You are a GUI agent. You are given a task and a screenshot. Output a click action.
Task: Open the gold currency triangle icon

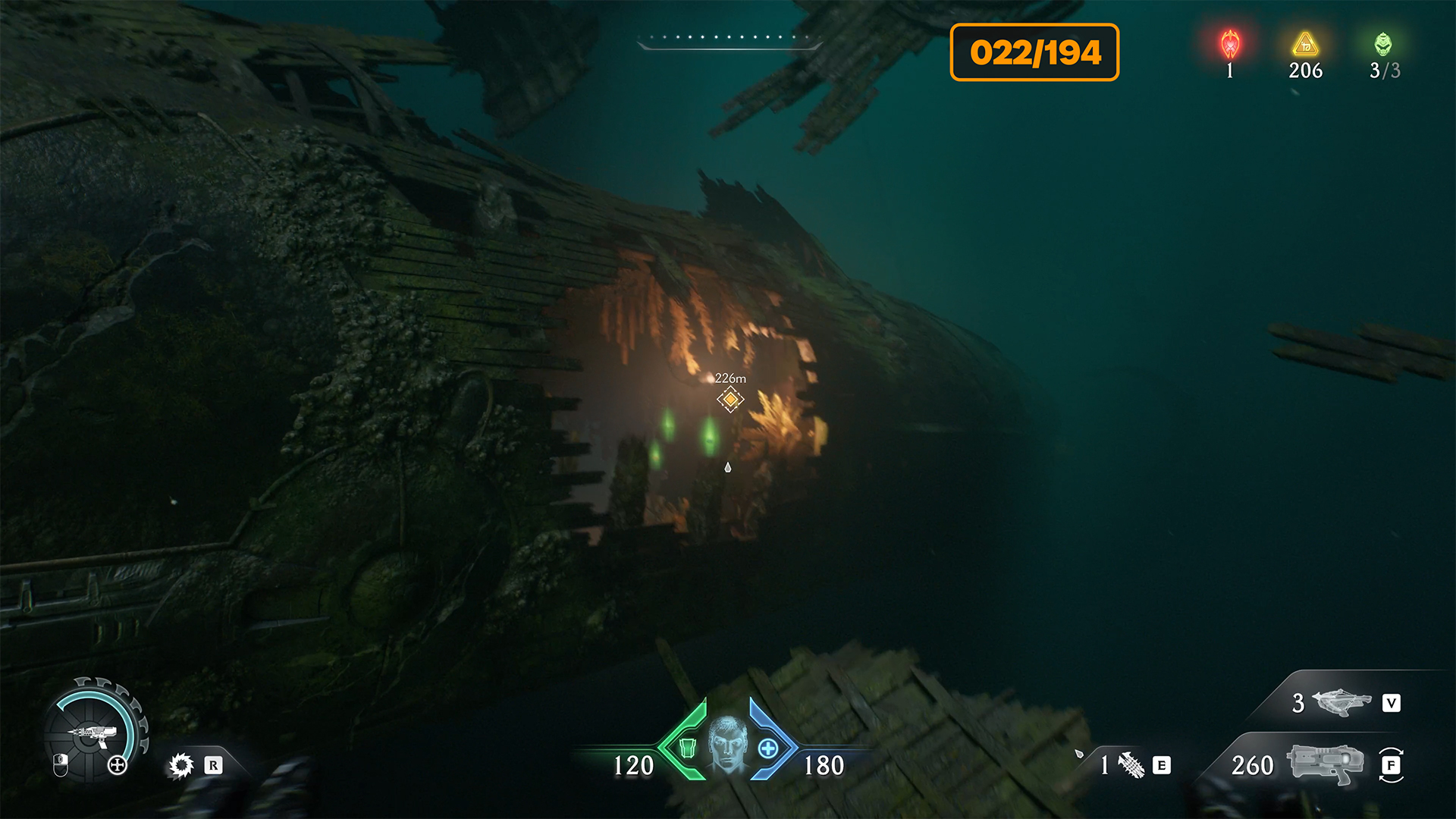pyautogui.click(x=1305, y=45)
